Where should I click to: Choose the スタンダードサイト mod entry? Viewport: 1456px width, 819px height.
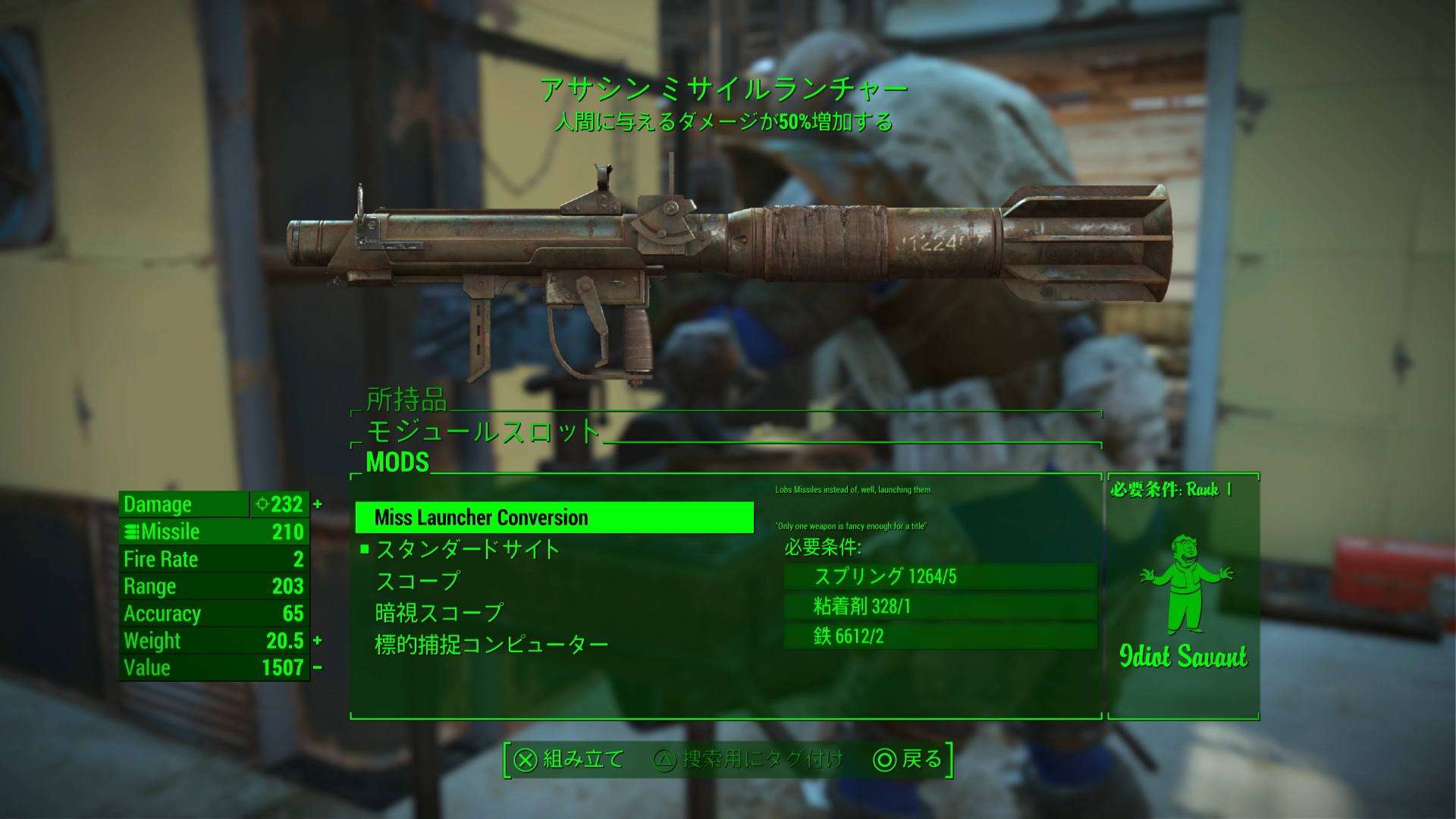click(468, 549)
